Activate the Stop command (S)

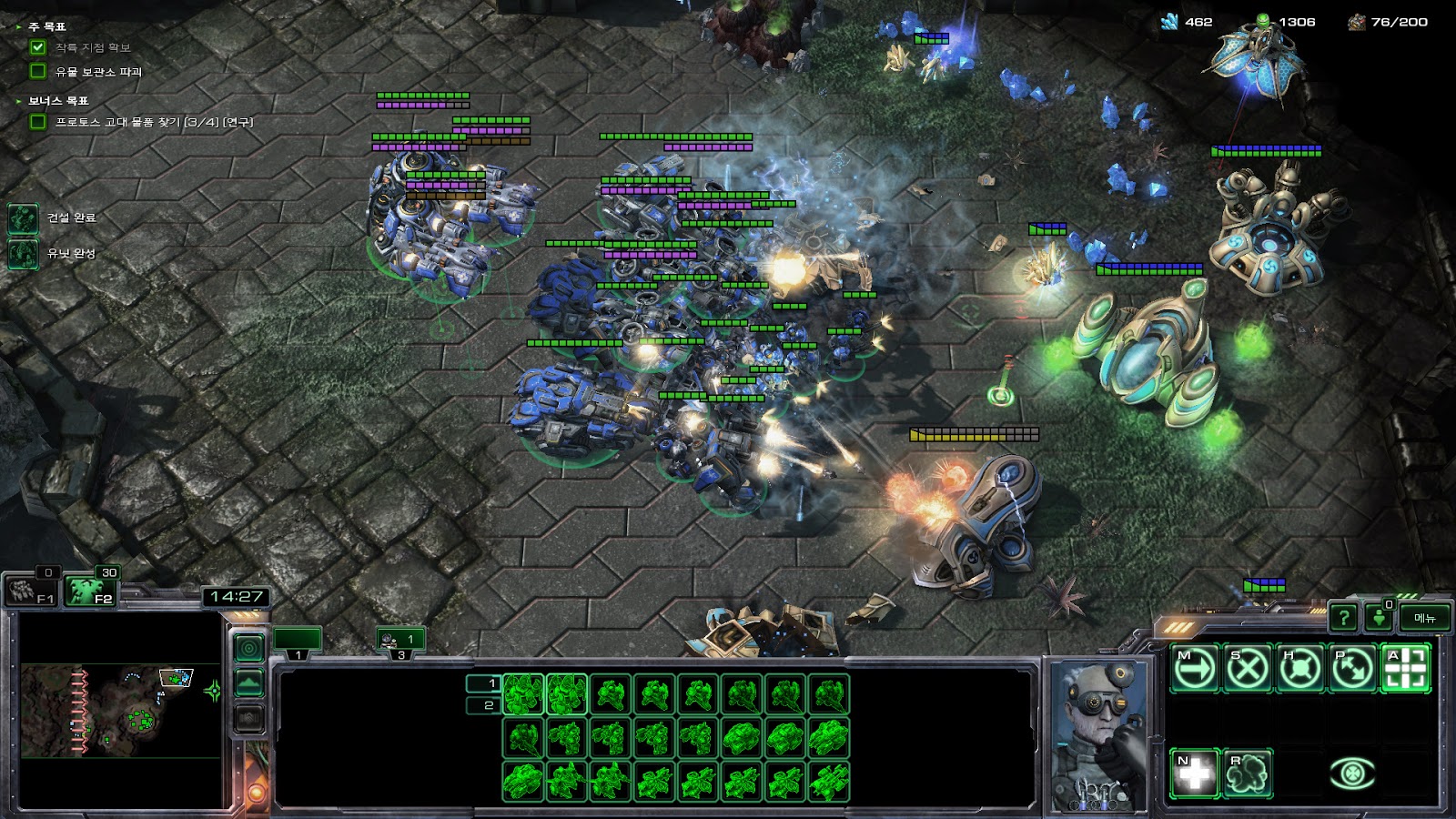pos(1247,669)
